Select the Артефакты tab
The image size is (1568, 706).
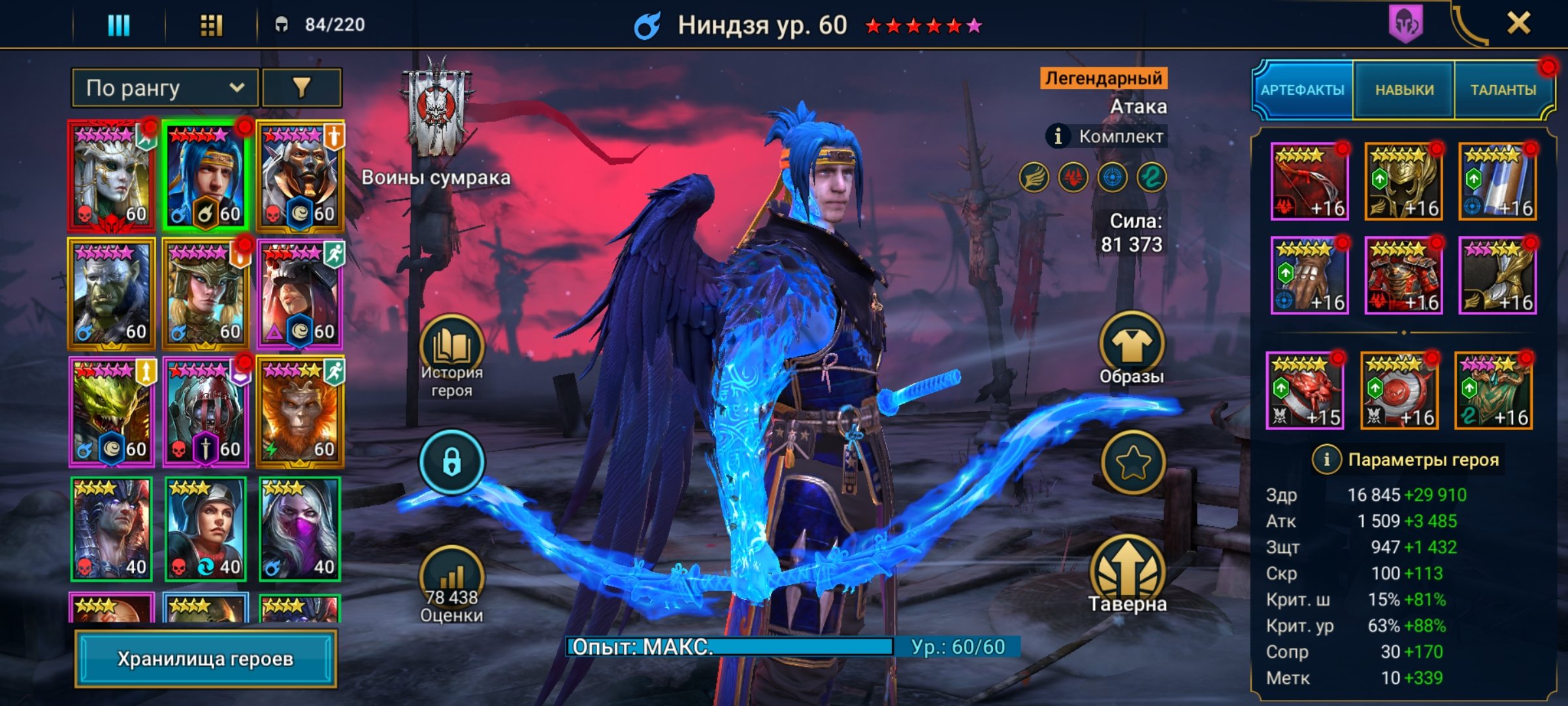click(x=1302, y=90)
